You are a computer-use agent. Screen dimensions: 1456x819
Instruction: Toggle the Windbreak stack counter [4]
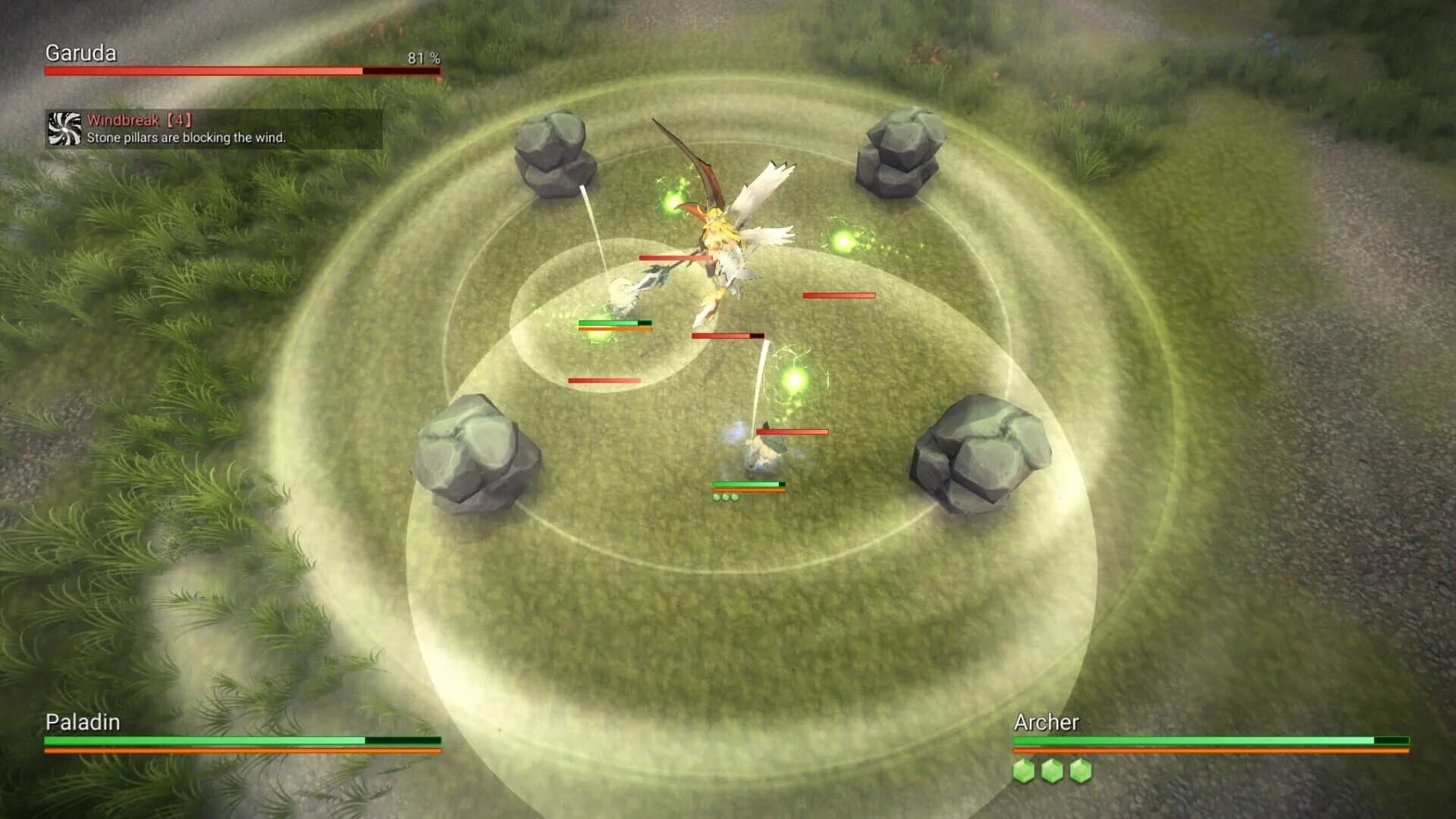[179, 119]
